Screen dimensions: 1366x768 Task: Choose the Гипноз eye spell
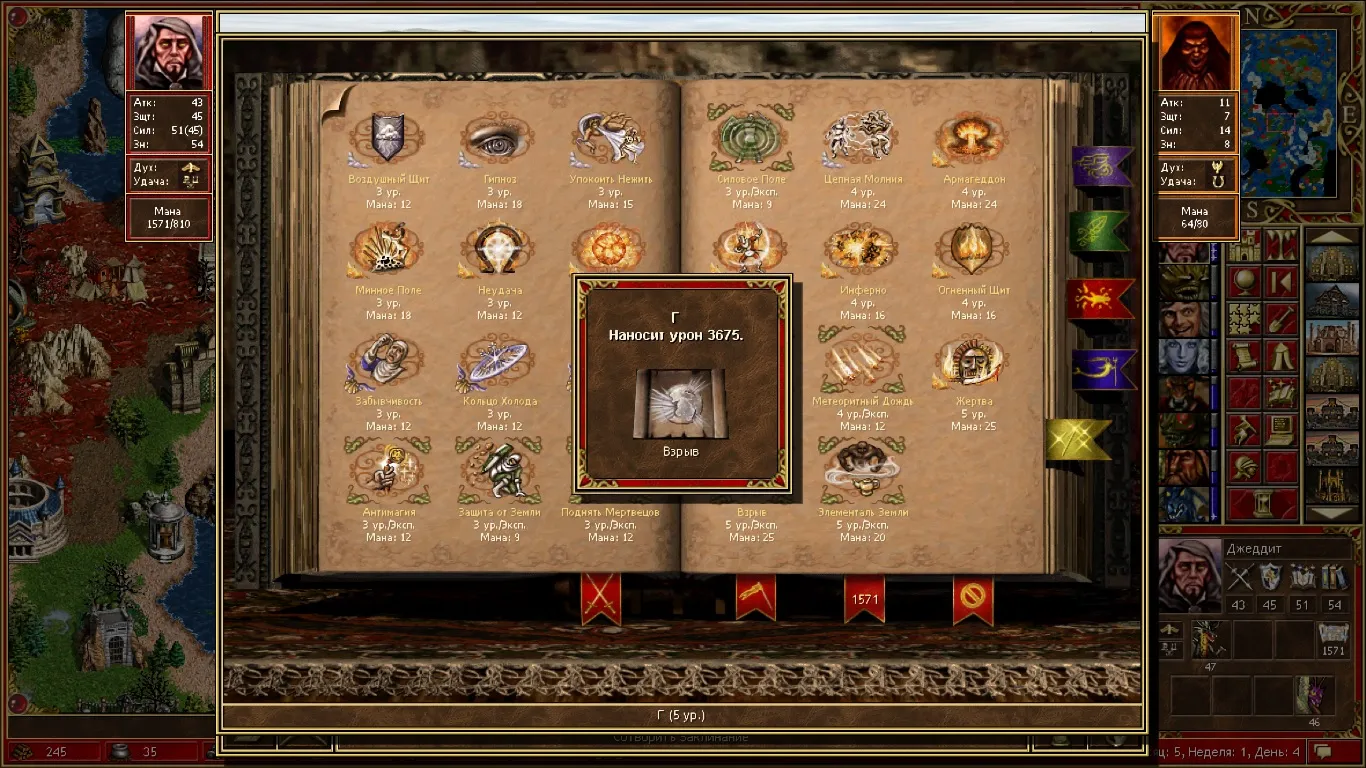tap(498, 140)
